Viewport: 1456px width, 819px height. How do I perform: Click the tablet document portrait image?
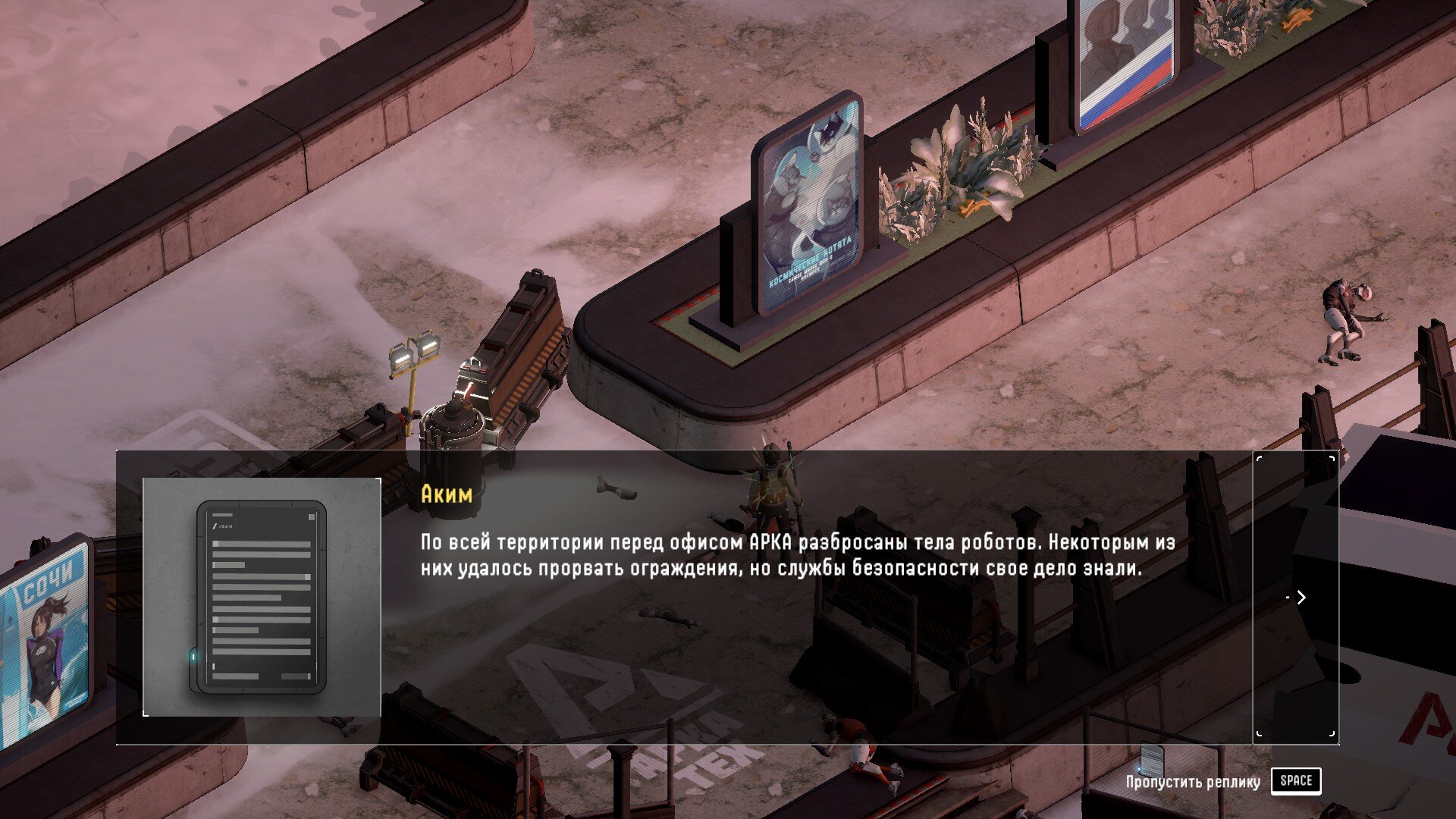[262, 597]
